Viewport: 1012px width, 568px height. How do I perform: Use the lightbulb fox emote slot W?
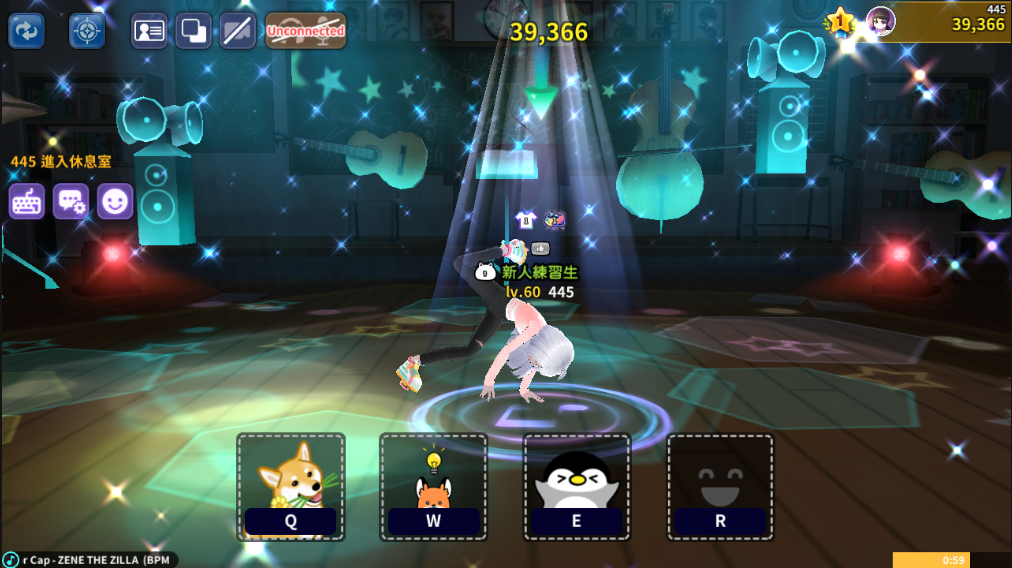pos(434,486)
